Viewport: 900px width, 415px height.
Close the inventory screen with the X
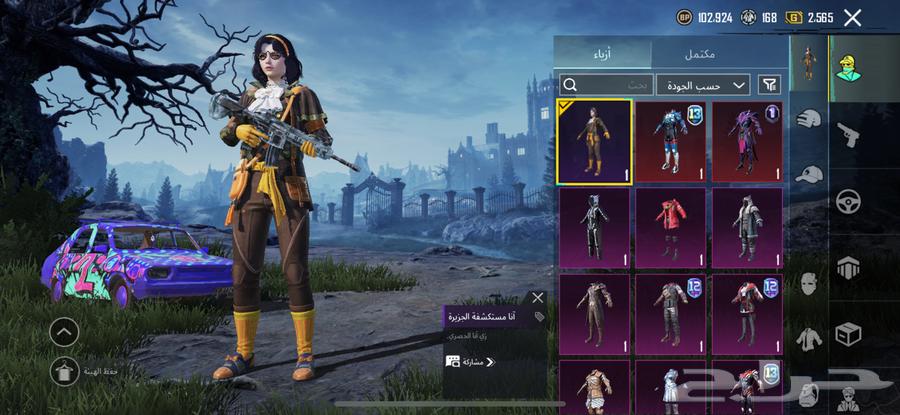point(852,17)
